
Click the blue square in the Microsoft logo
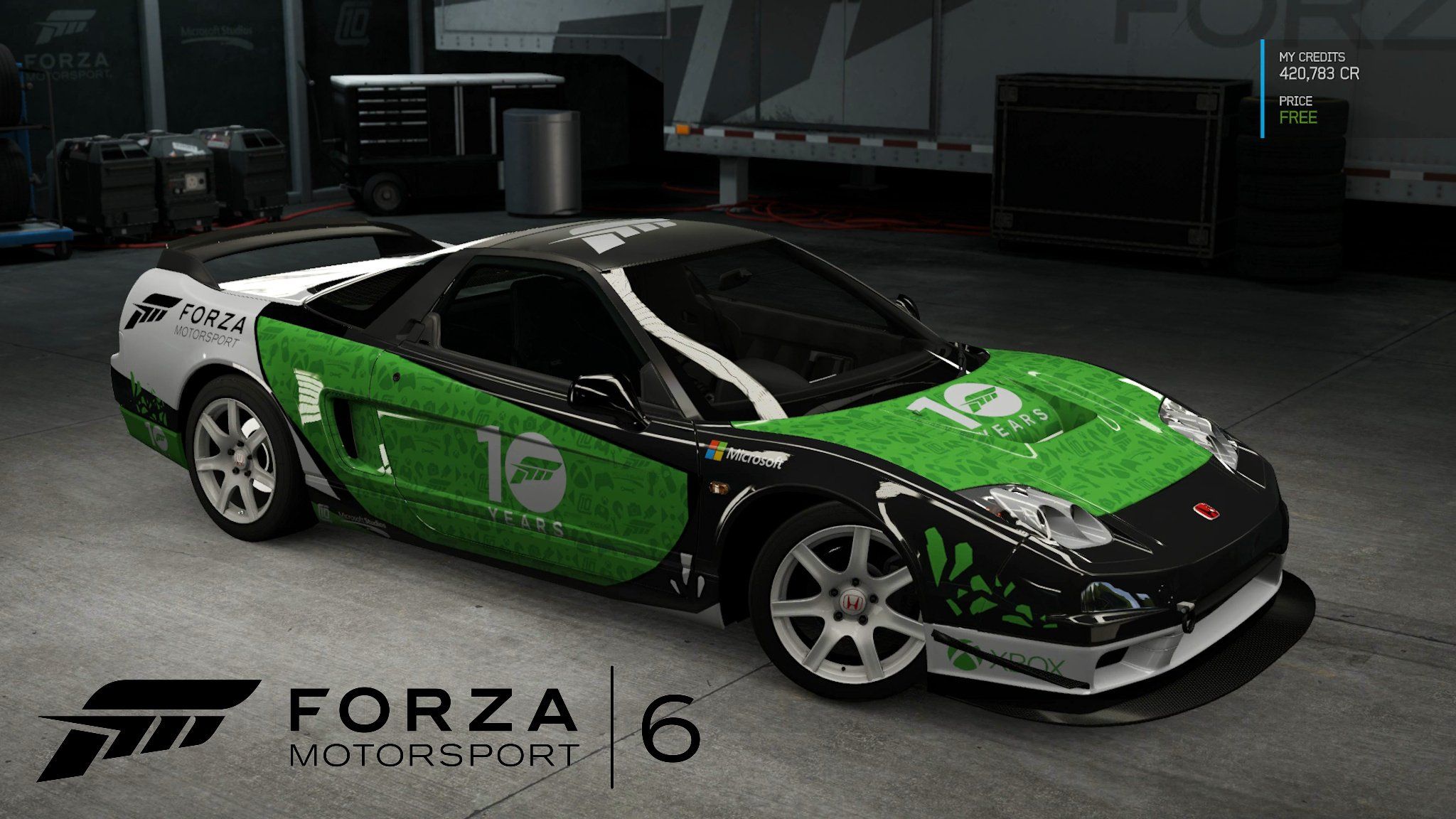tap(709, 455)
